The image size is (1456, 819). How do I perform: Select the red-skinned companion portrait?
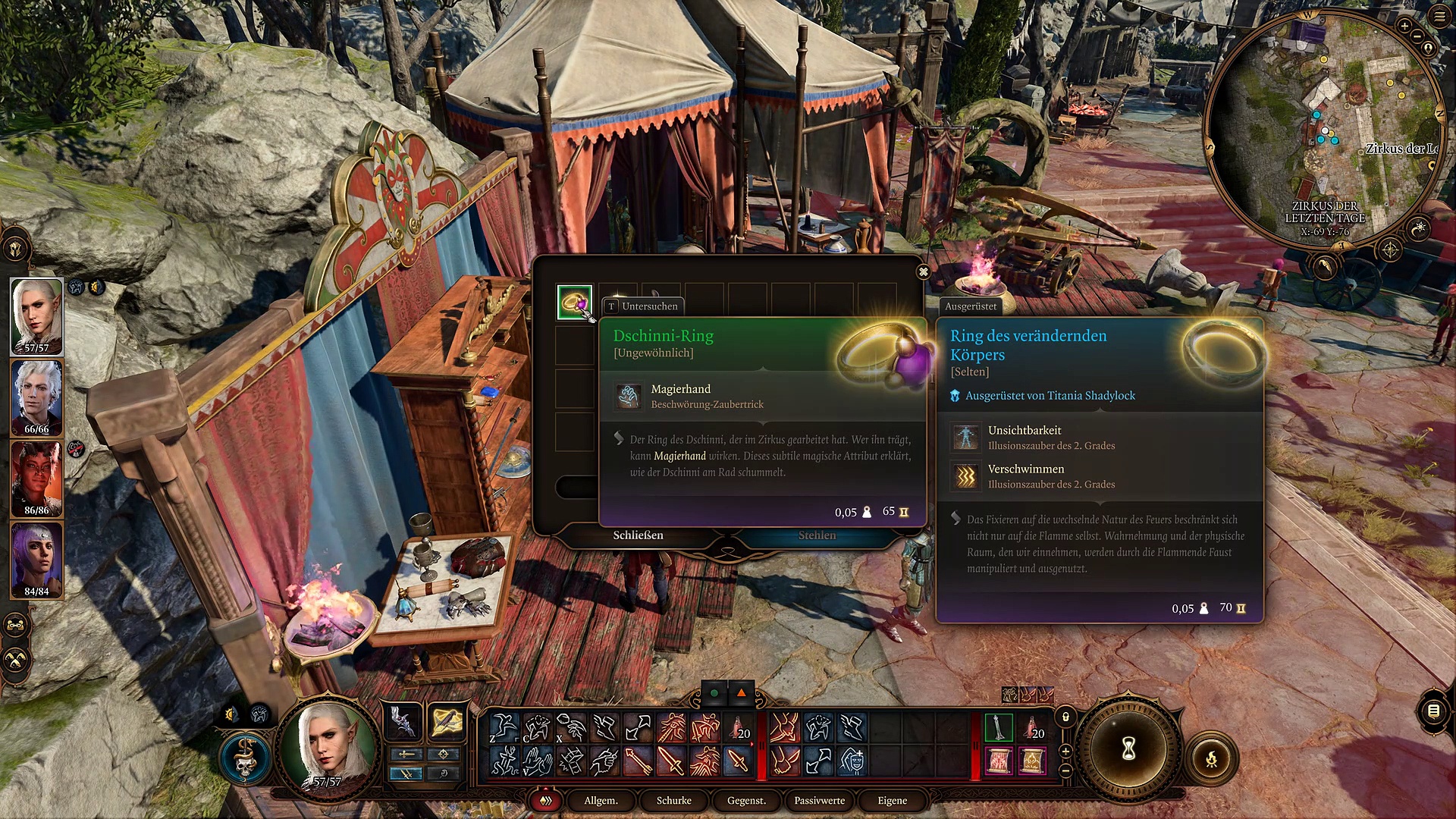tap(36, 478)
